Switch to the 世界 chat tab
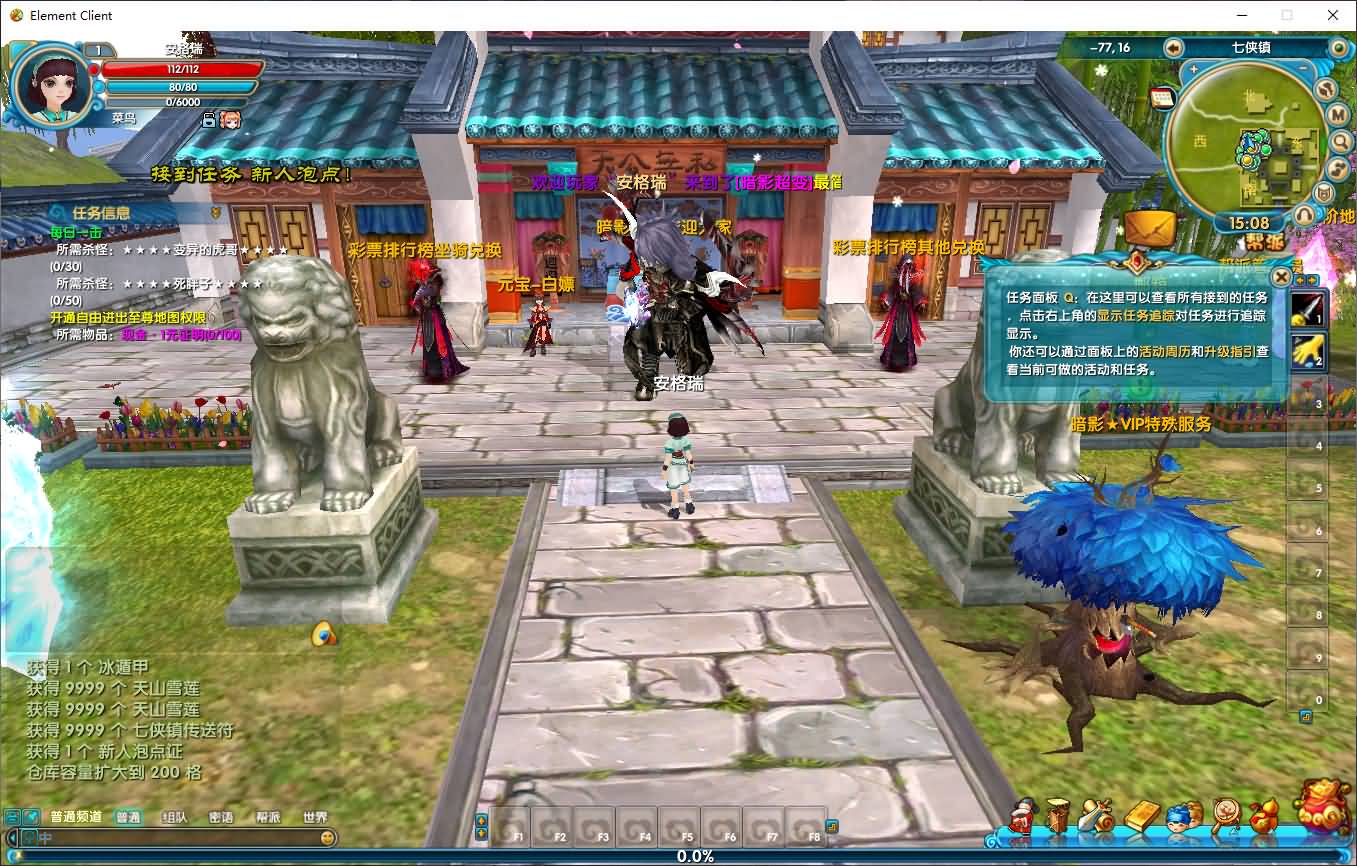The image size is (1357, 866). (x=315, y=817)
